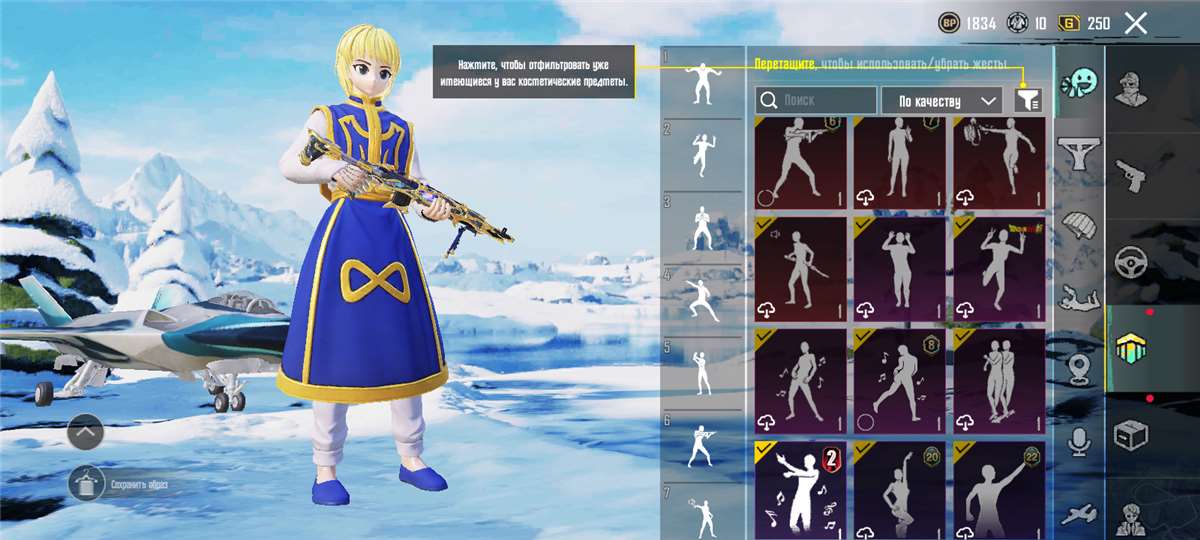Collapse the panel with the round up-arrow button
The image size is (1200, 540).
87,433
